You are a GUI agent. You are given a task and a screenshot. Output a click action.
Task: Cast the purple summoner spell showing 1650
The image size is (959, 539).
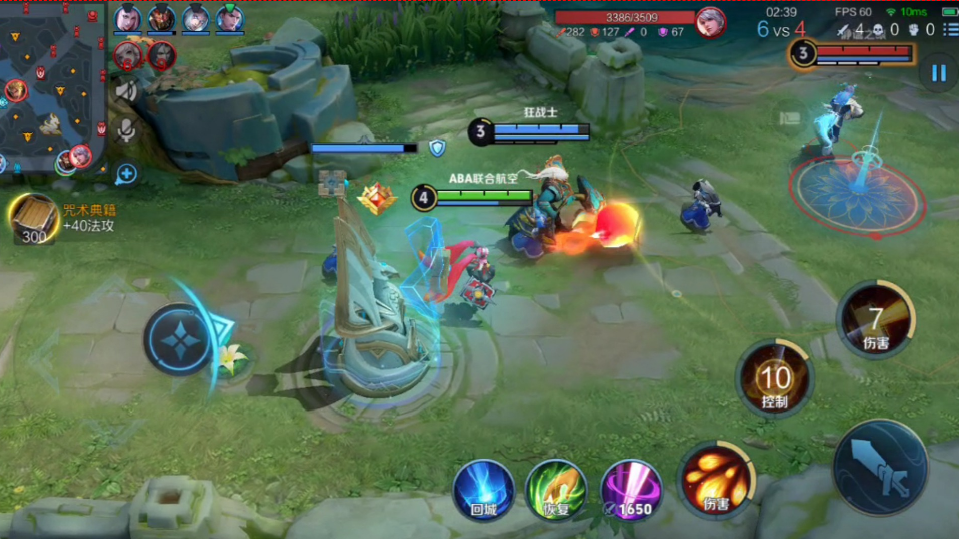pyautogui.click(x=631, y=489)
